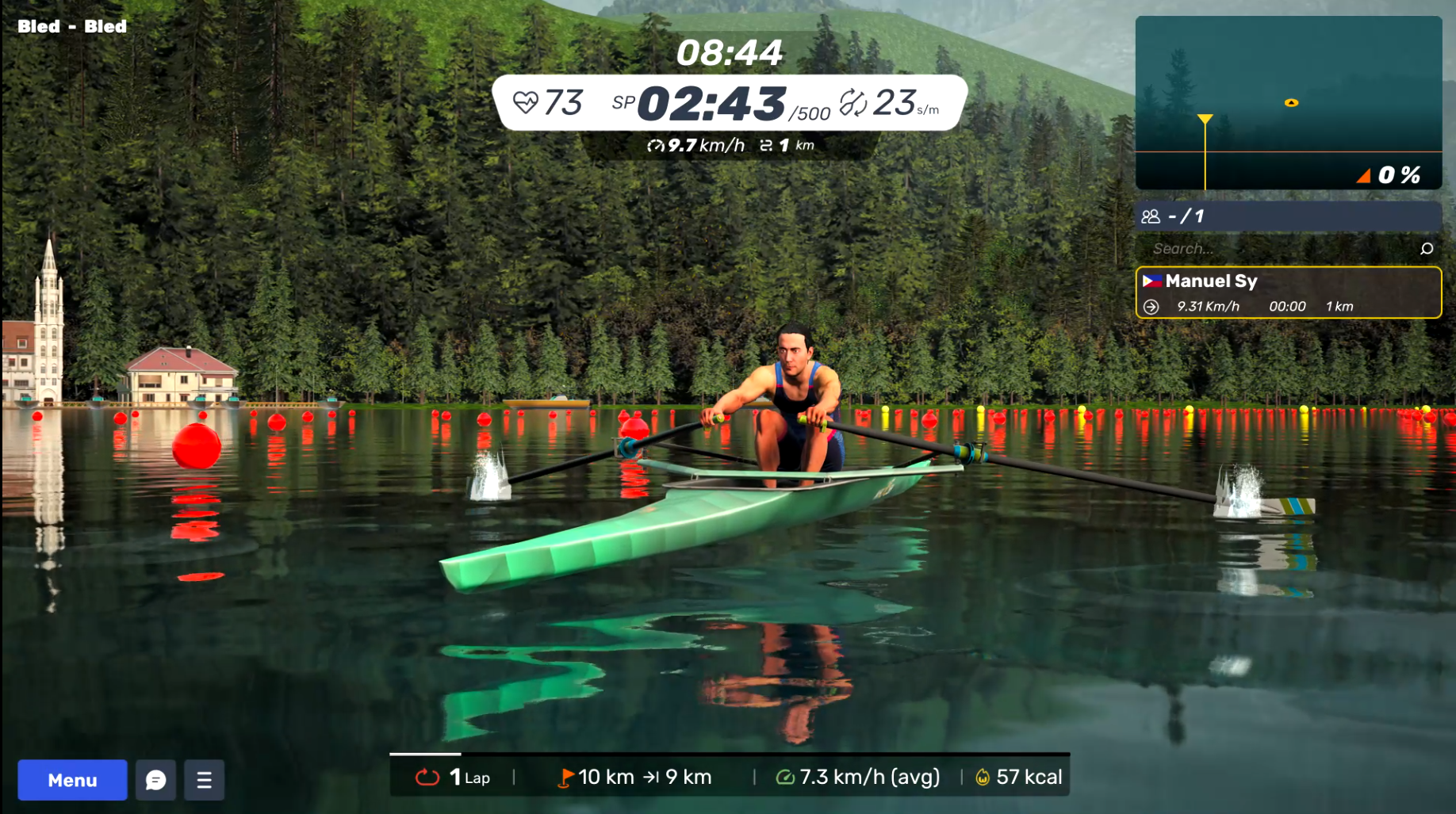The image size is (1456, 814).
Task: Click the heart rate icon in the HUD
Action: (x=527, y=102)
